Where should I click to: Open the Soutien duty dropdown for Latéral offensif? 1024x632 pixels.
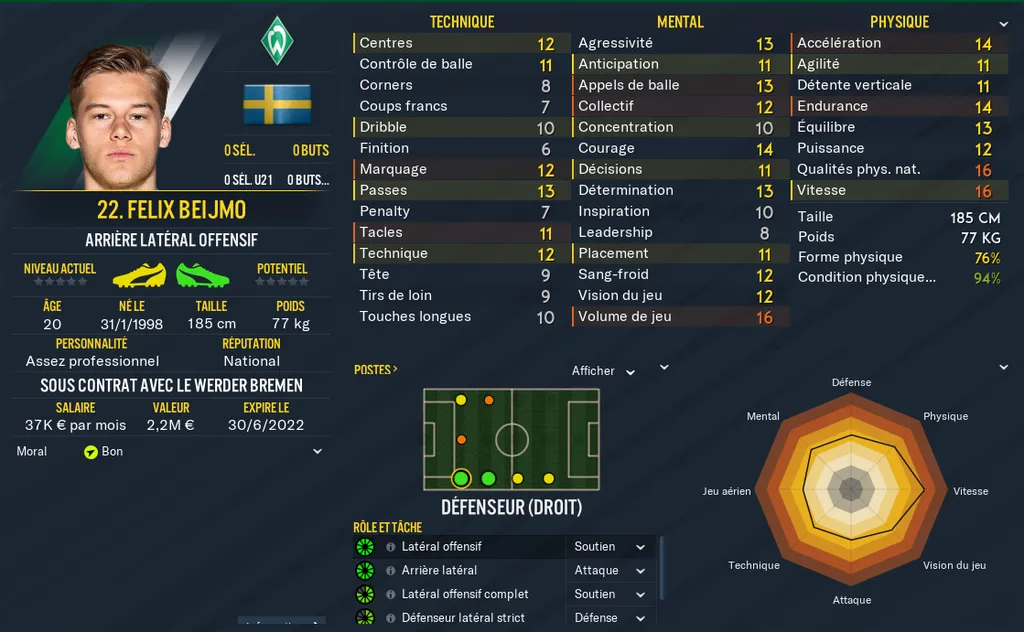point(609,547)
